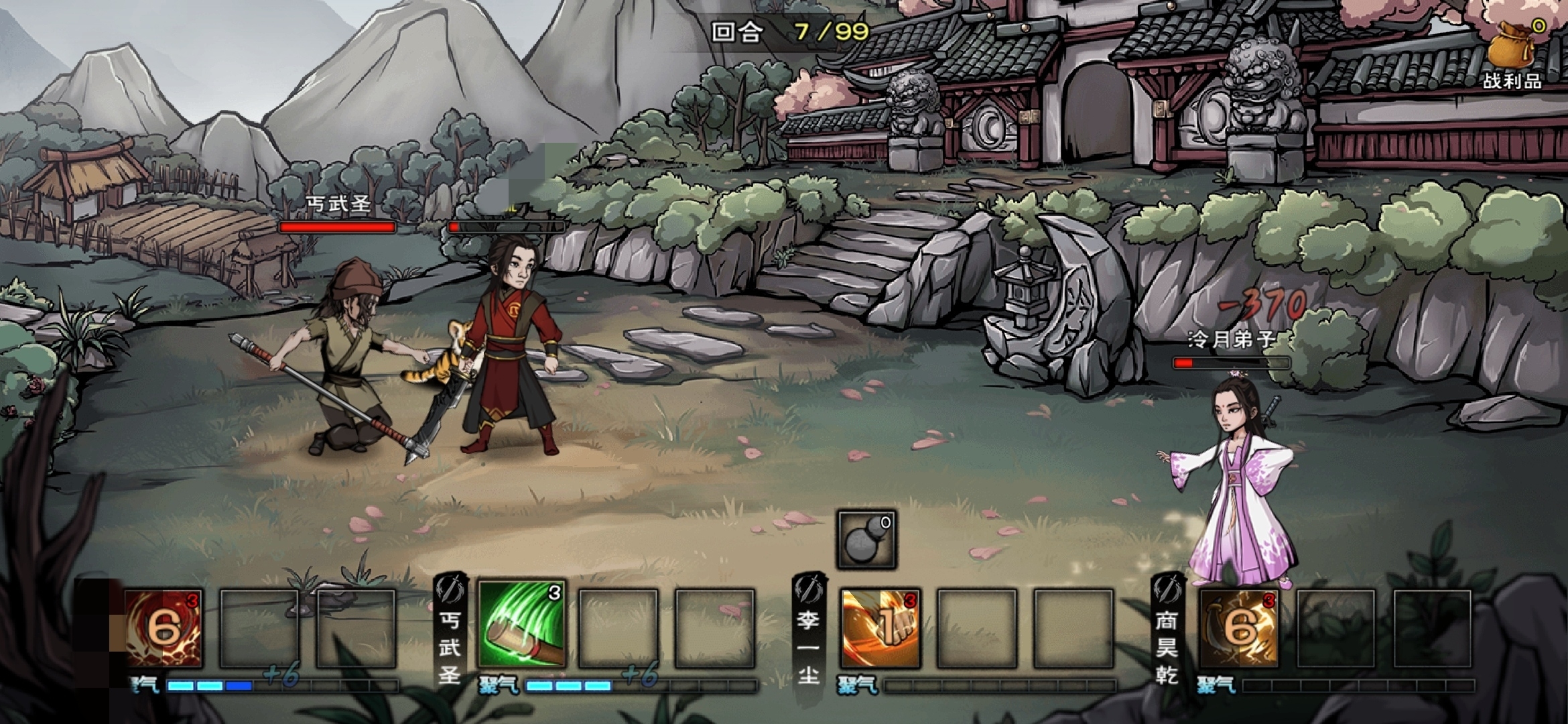Use the gourd item slot
The width and height of the screenshot is (1568, 724).
point(866,540)
